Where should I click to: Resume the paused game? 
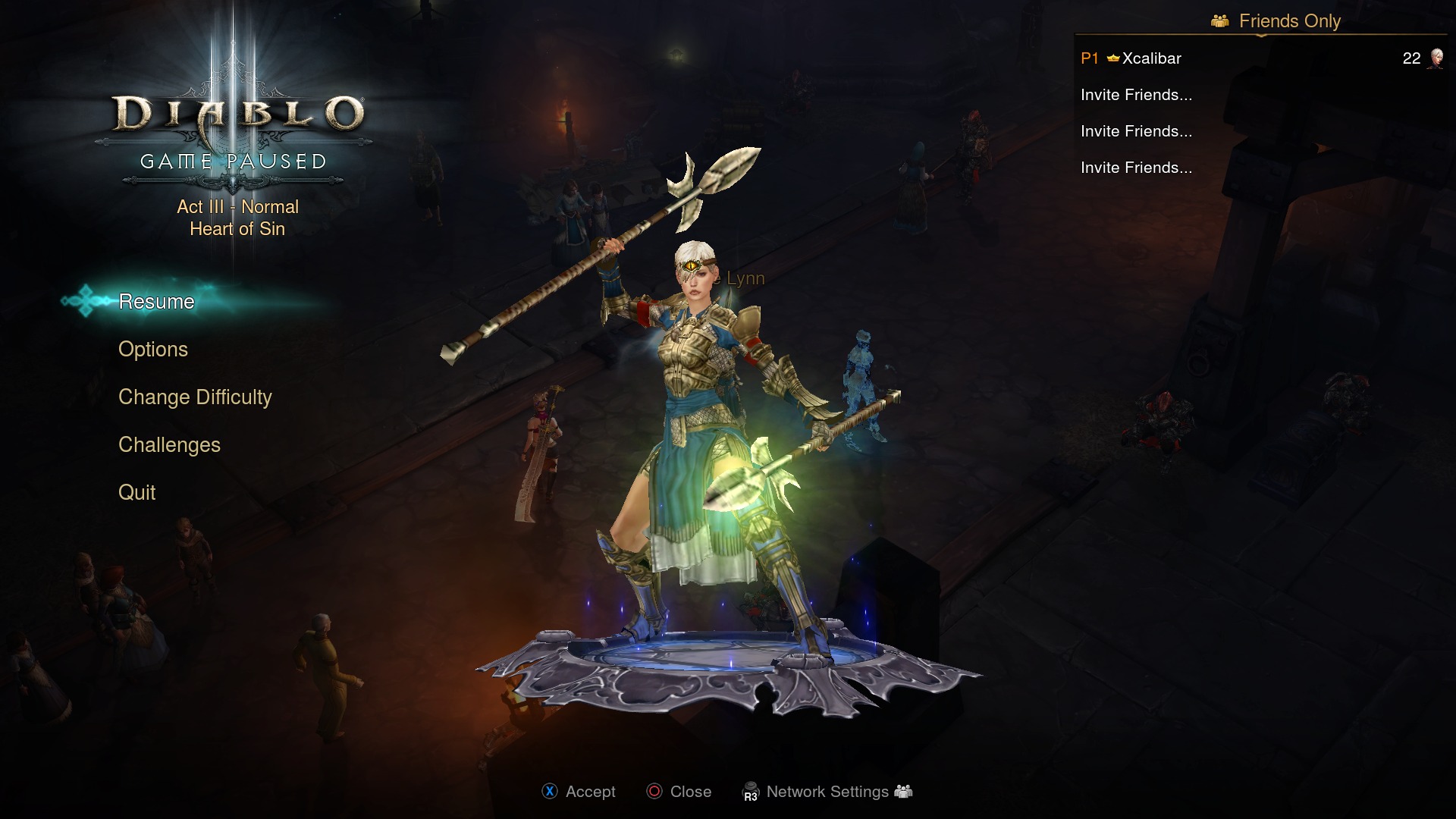[156, 302]
